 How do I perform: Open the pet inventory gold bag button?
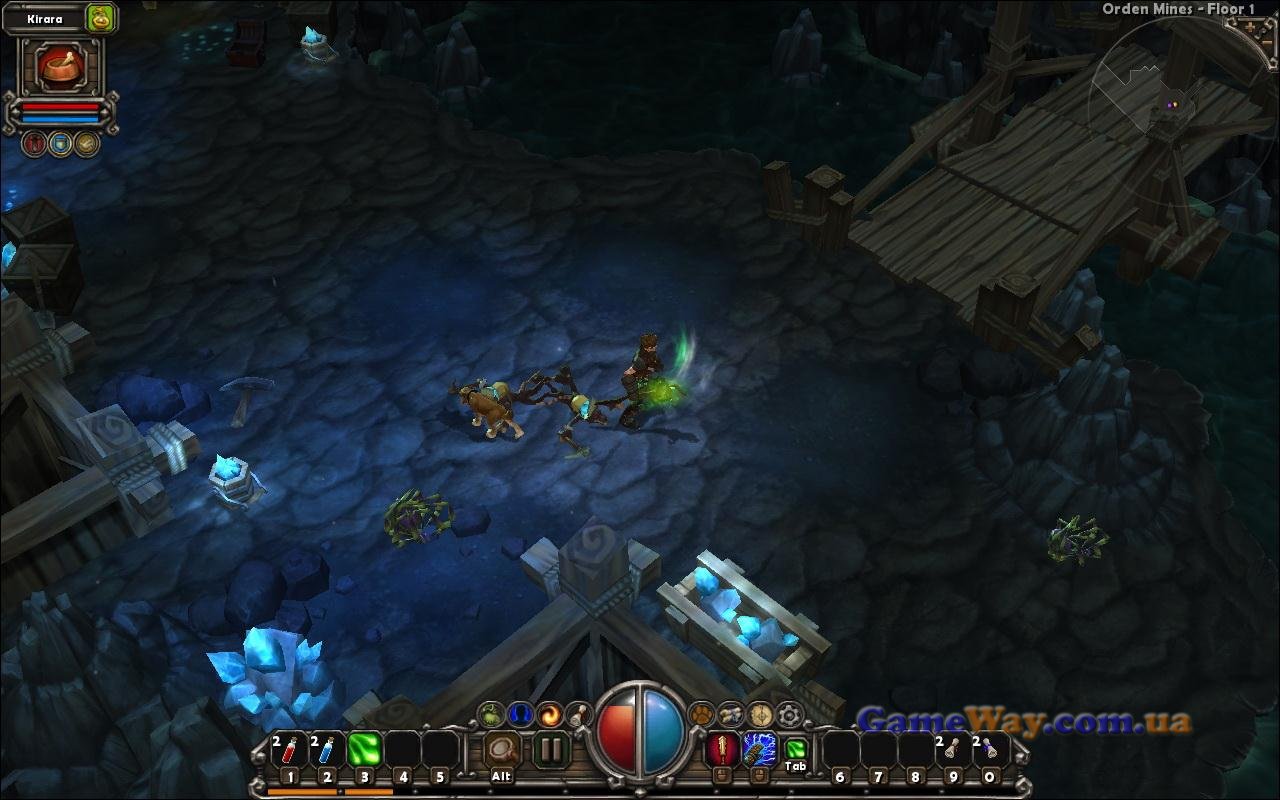click(x=100, y=17)
